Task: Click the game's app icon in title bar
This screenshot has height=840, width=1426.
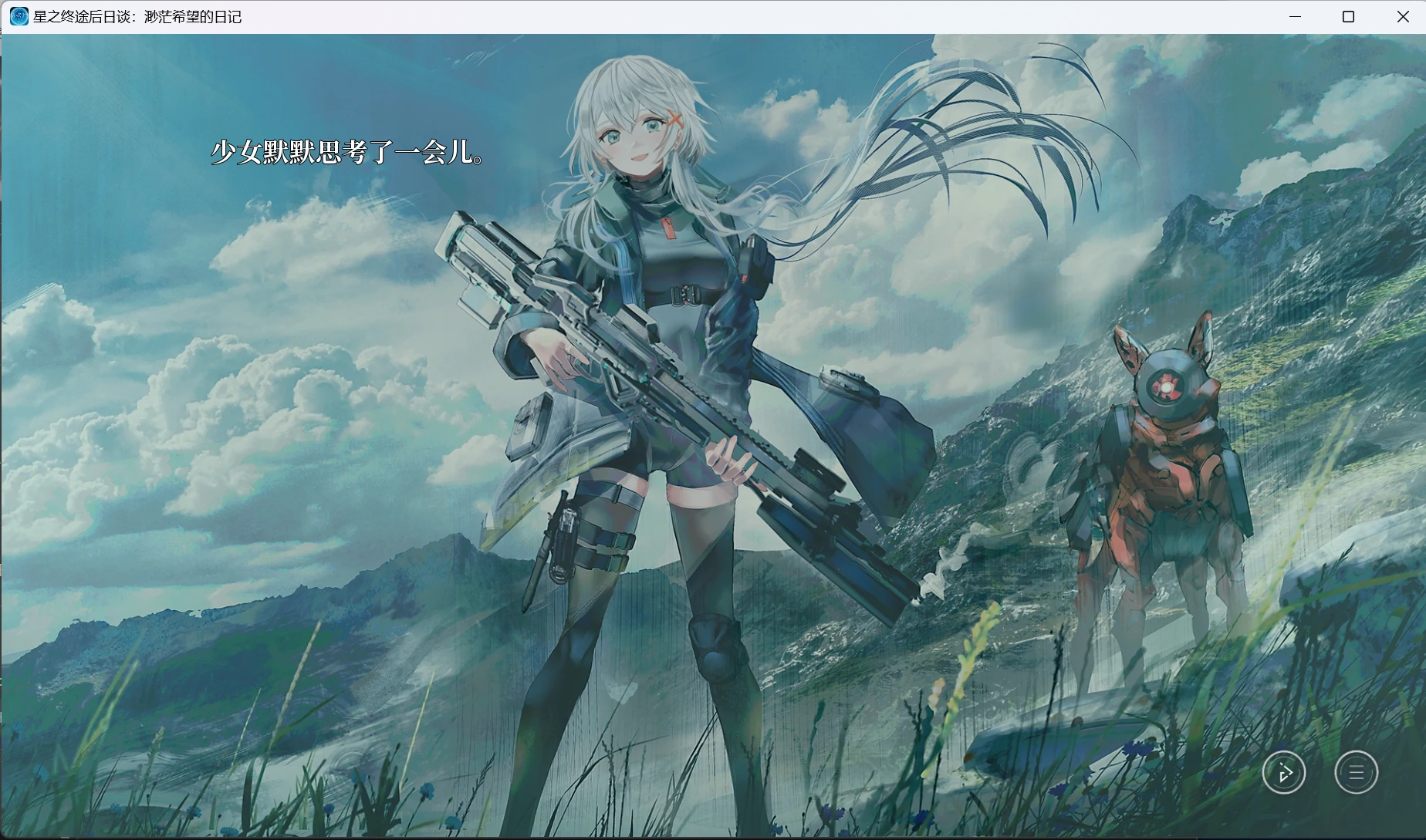Action: [17, 15]
